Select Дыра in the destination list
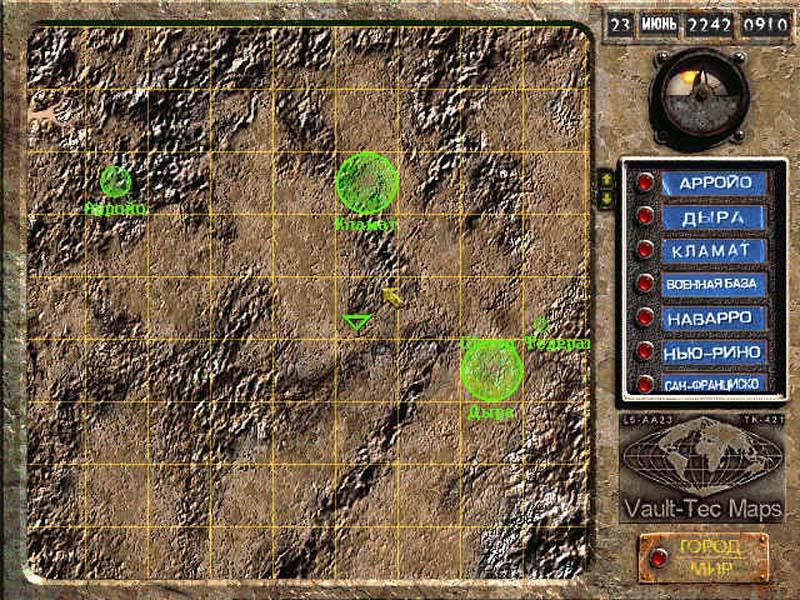Viewport: 800px width, 600px height. pos(714,217)
